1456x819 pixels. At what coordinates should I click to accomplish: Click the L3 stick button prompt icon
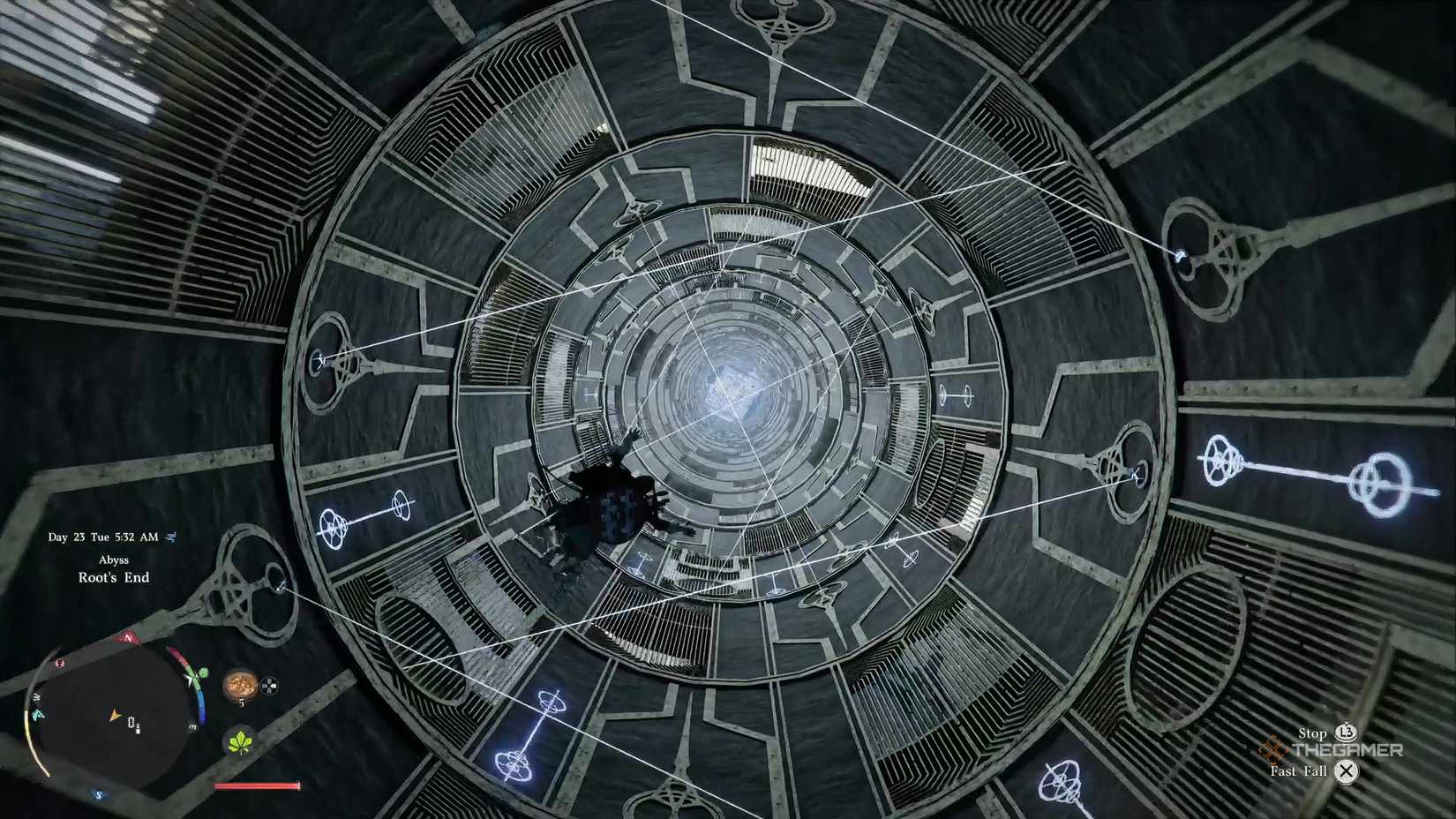[1347, 732]
